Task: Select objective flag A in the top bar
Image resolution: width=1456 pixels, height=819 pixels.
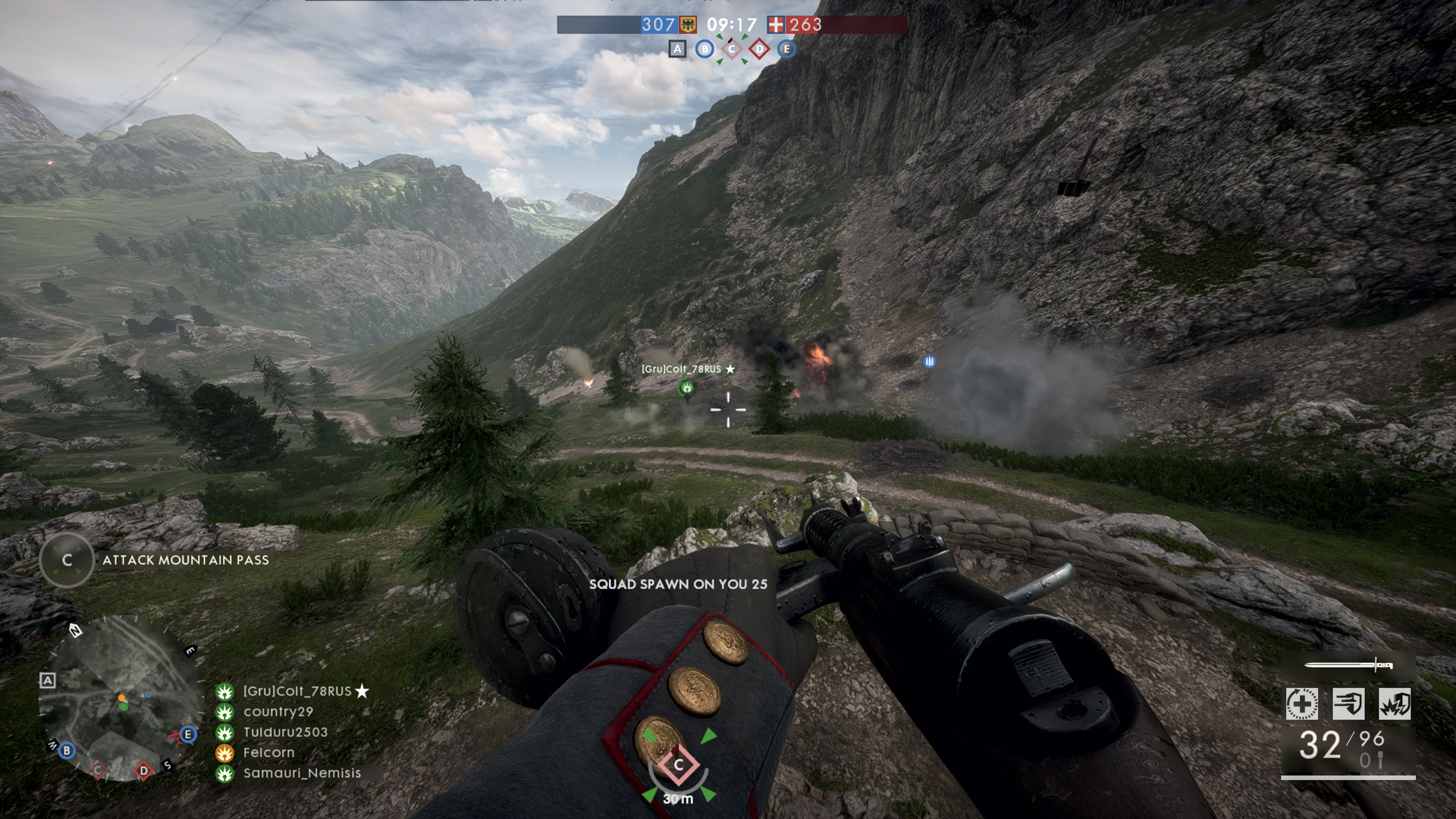Action: [x=677, y=49]
